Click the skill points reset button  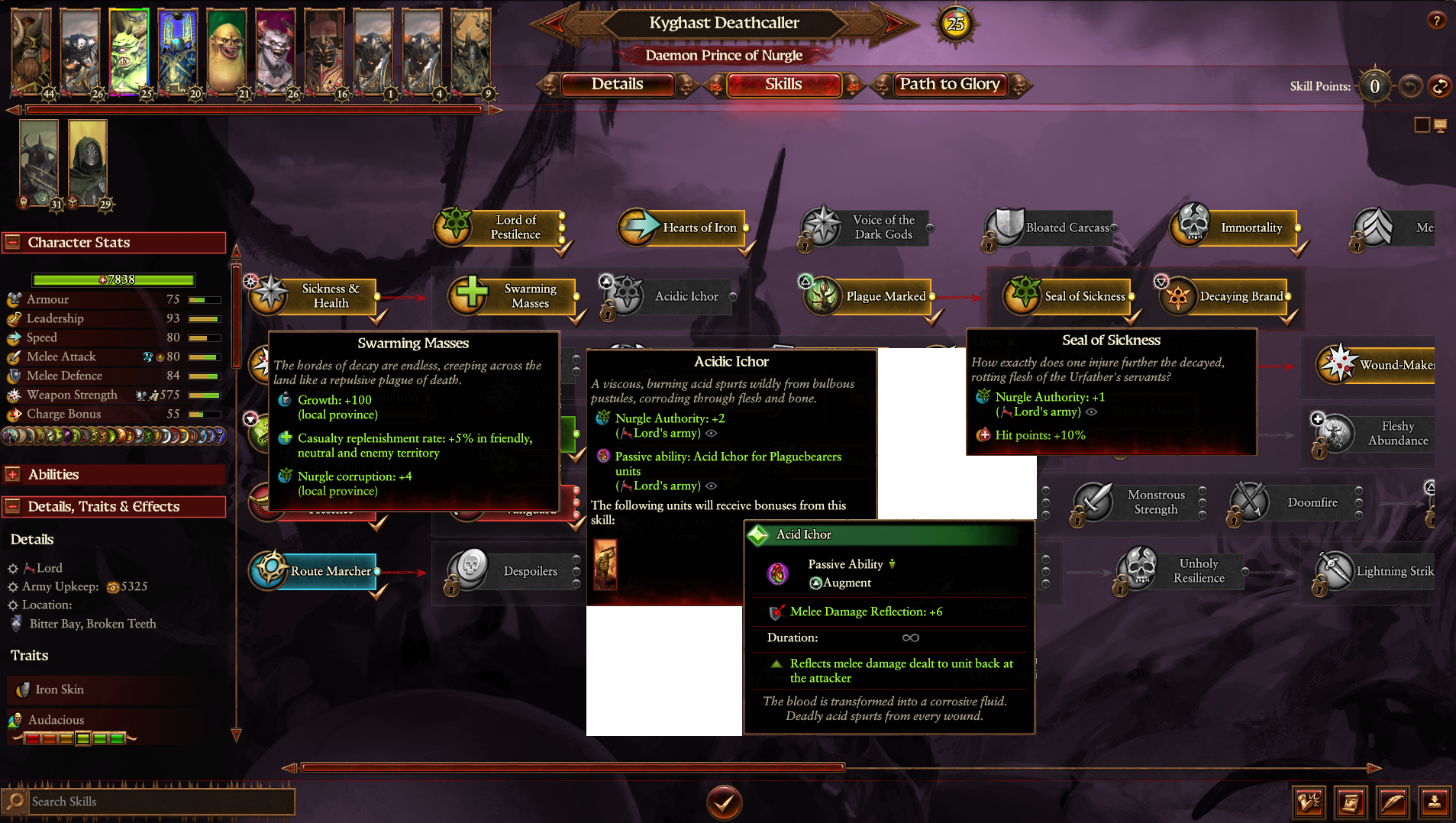click(1438, 86)
